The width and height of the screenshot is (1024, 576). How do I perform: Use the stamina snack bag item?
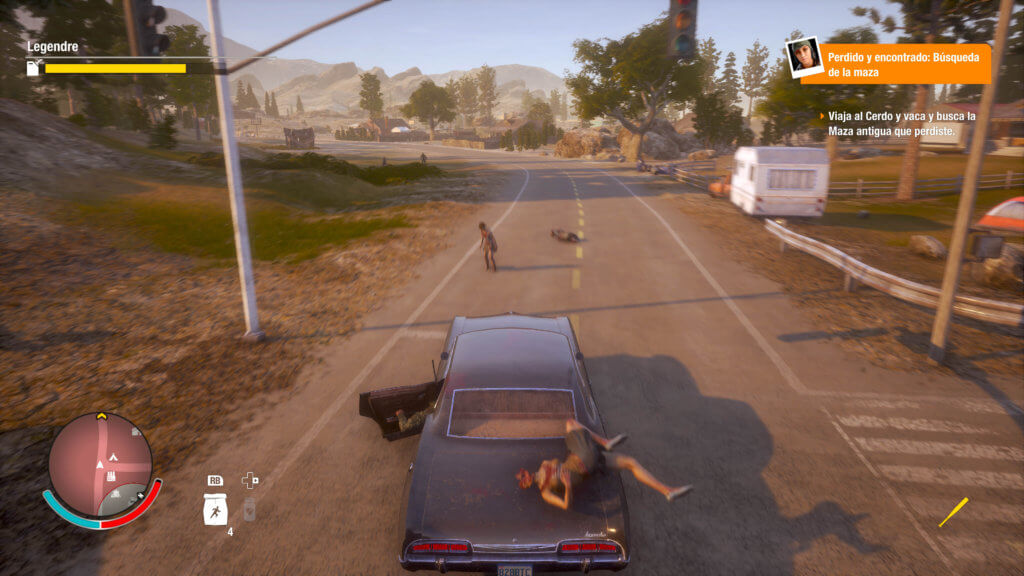pos(214,510)
